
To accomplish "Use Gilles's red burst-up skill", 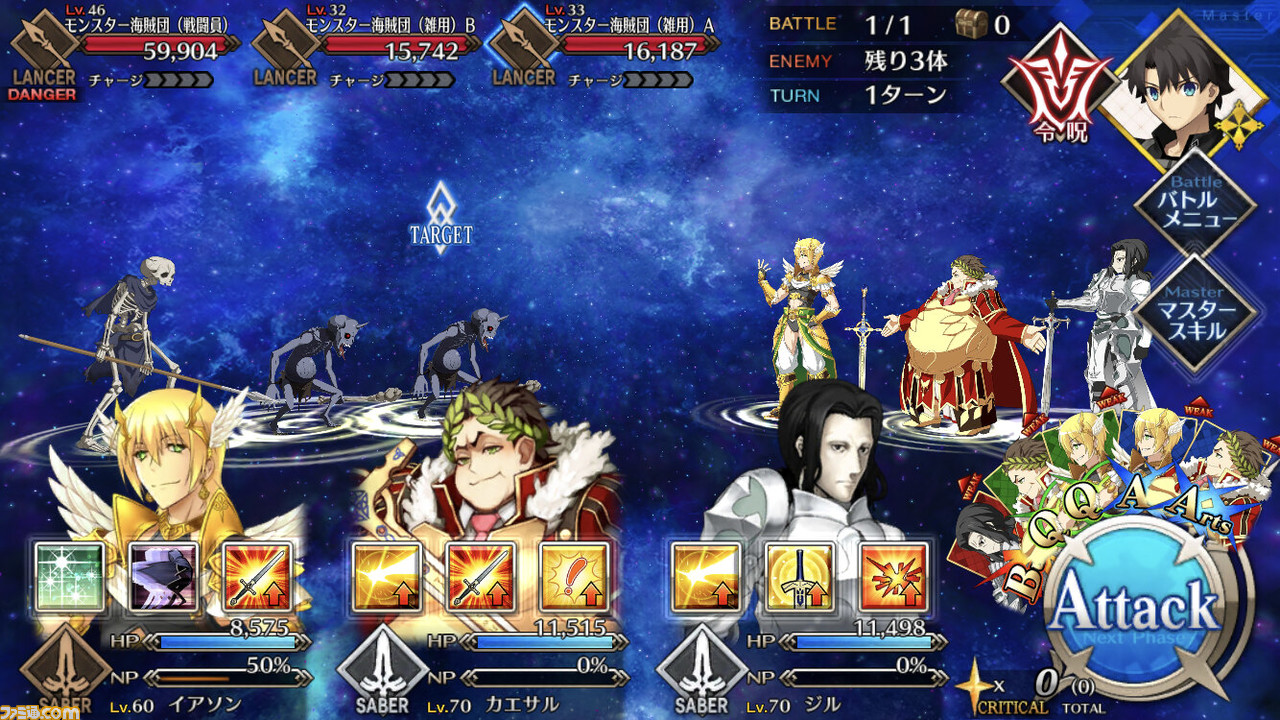I will [x=894, y=577].
